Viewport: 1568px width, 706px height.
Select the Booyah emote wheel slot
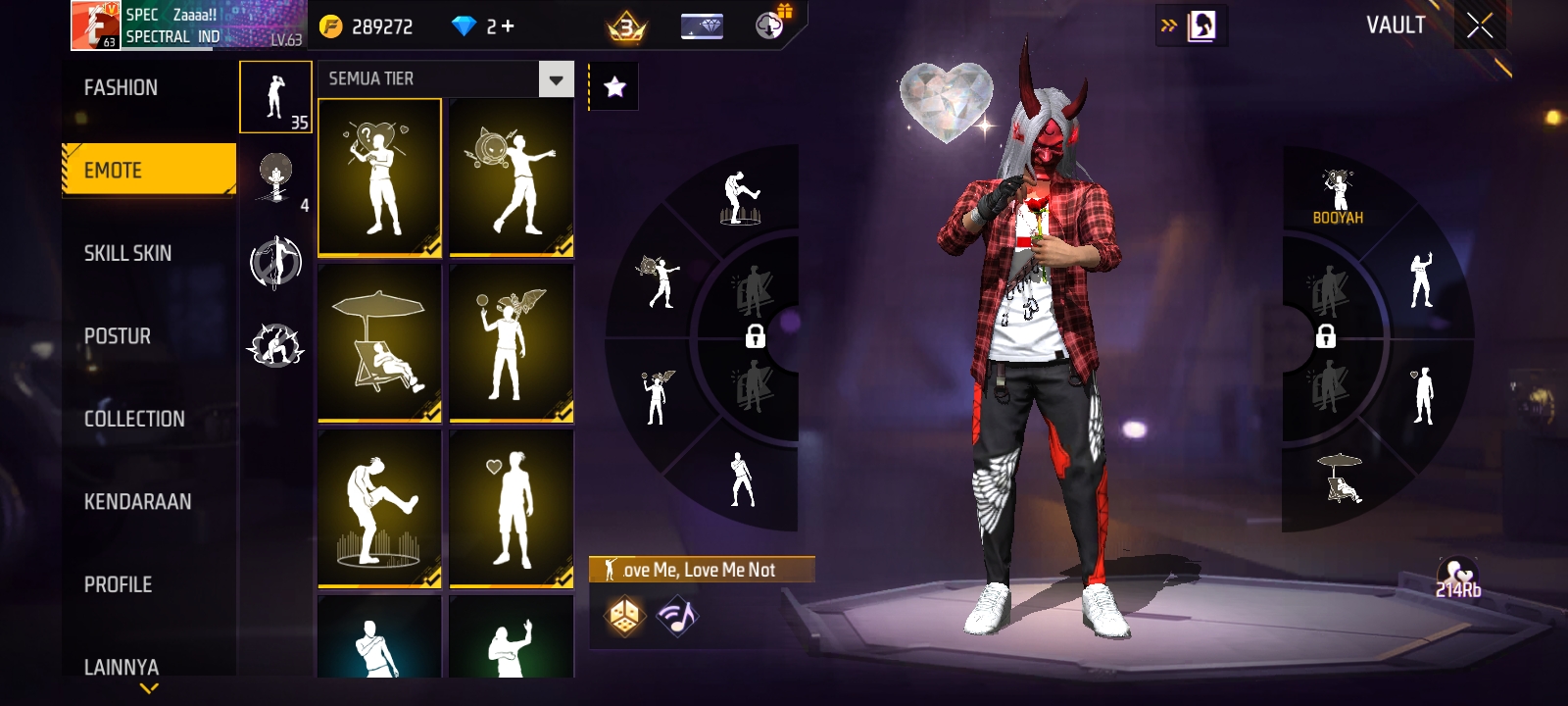(1338, 196)
